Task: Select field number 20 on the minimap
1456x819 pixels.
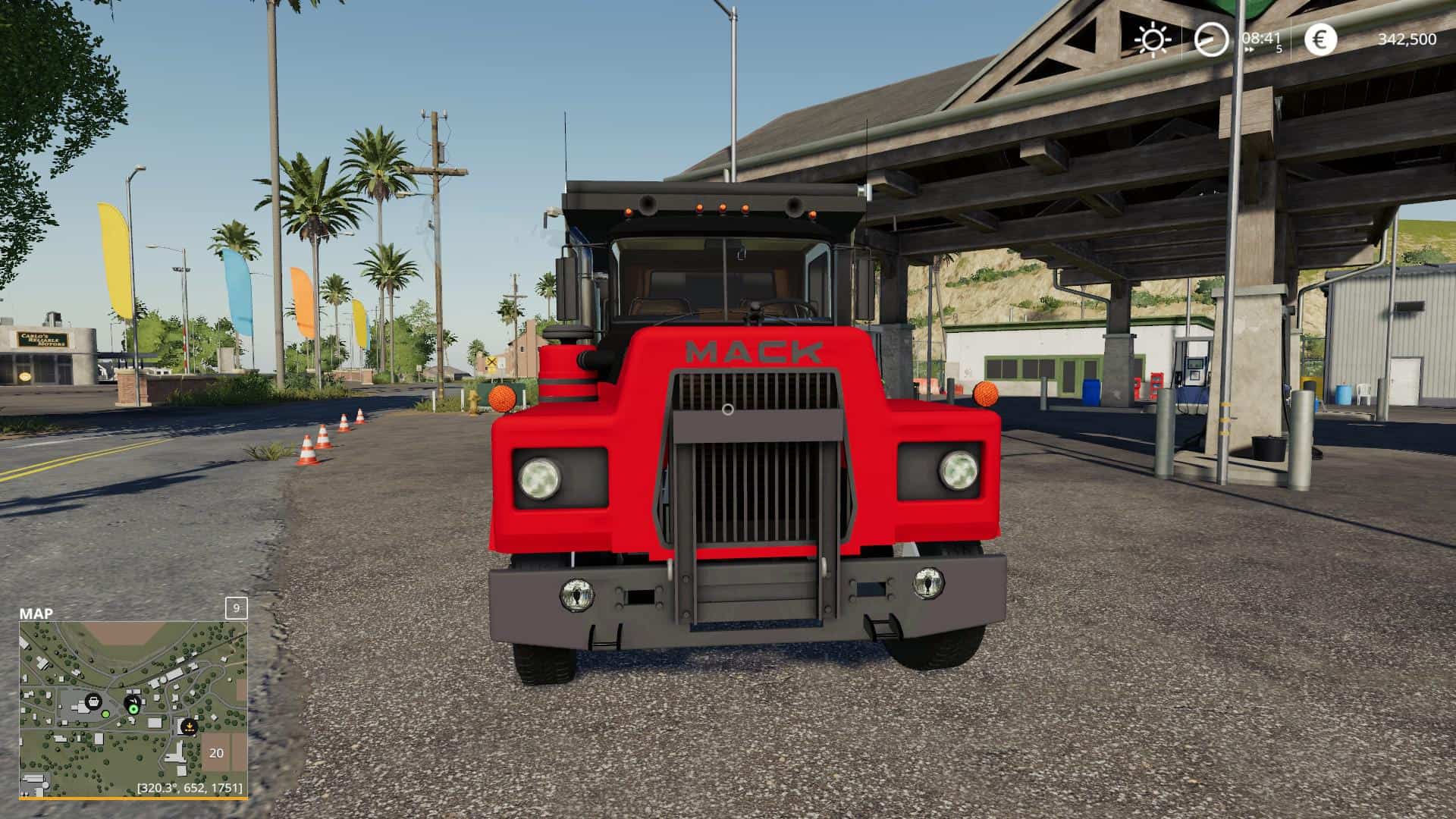Action: click(x=217, y=754)
